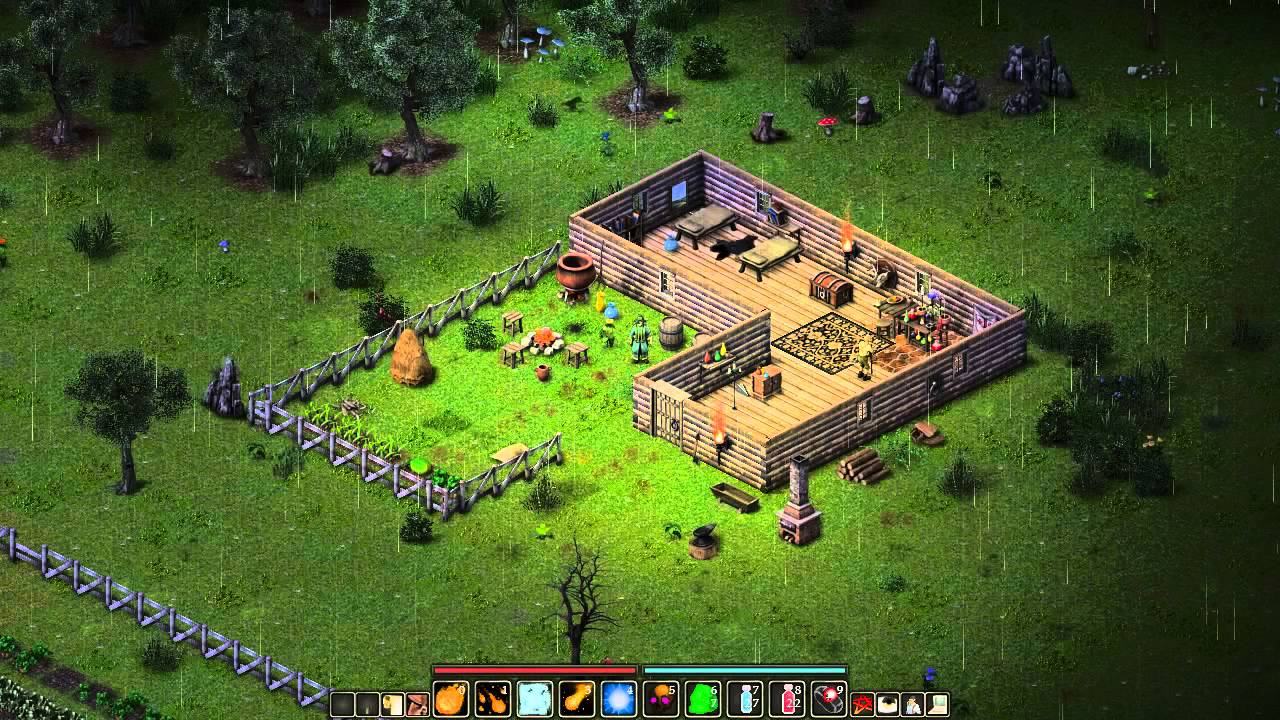Cast the fire shower spell in slot 1
The height and width of the screenshot is (720, 1280).
(x=493, y=697)
